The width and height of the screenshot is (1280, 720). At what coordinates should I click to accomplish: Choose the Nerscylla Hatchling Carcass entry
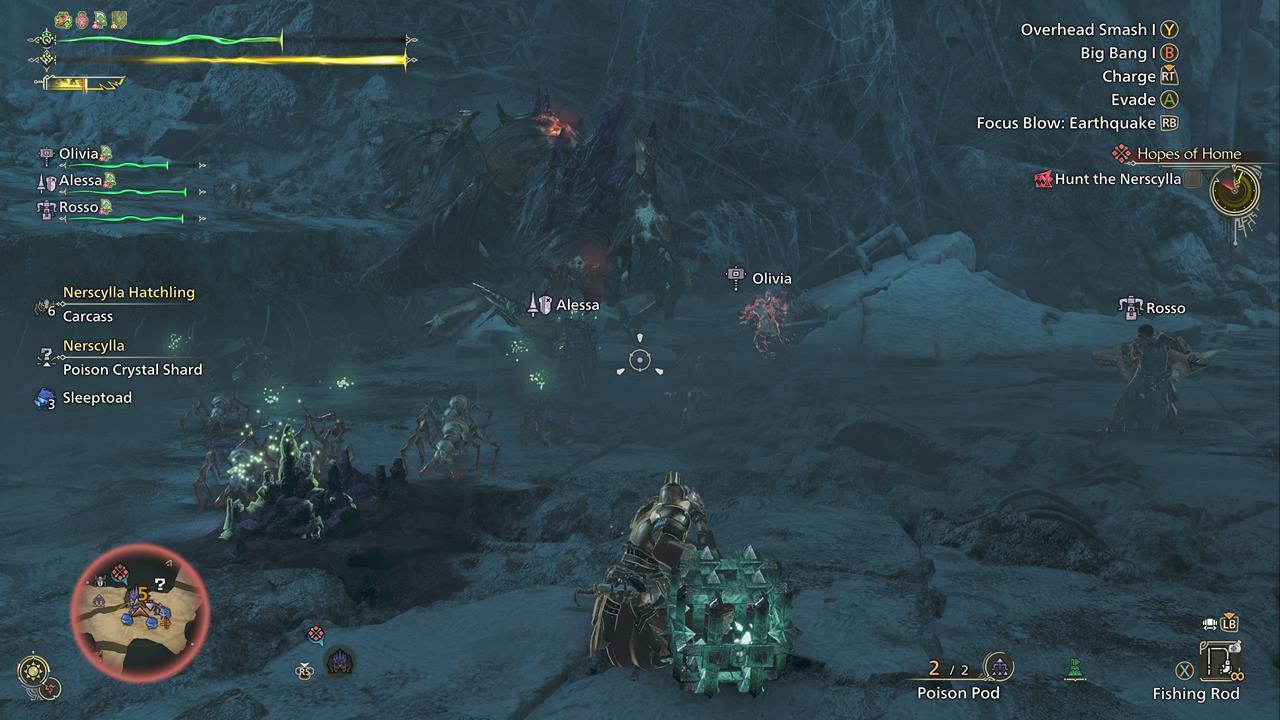[x=88, y=316]
